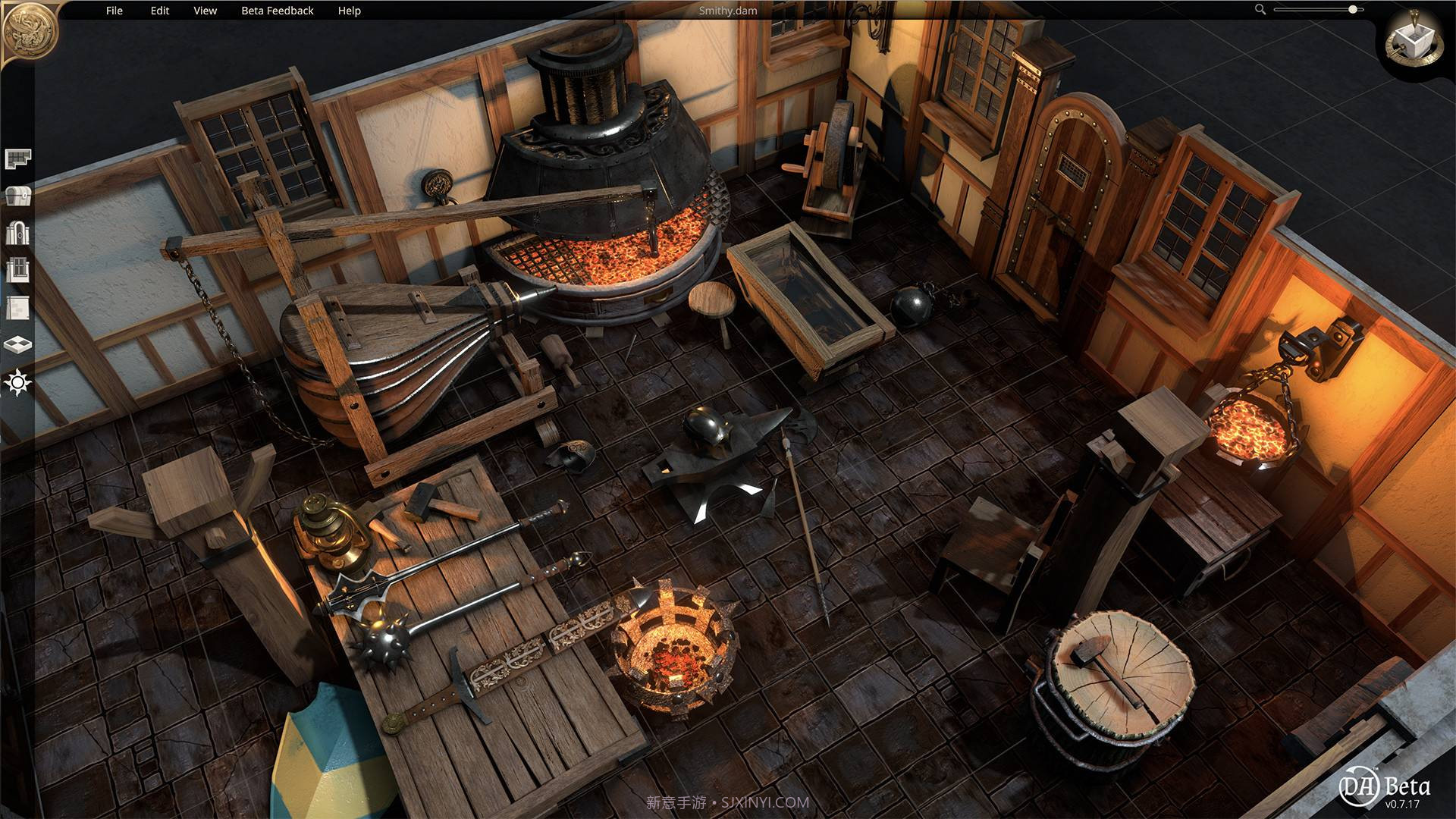Click the Smithy.dam title text
Viewport: 1456px width, 819px height.
tap(728, 11)
